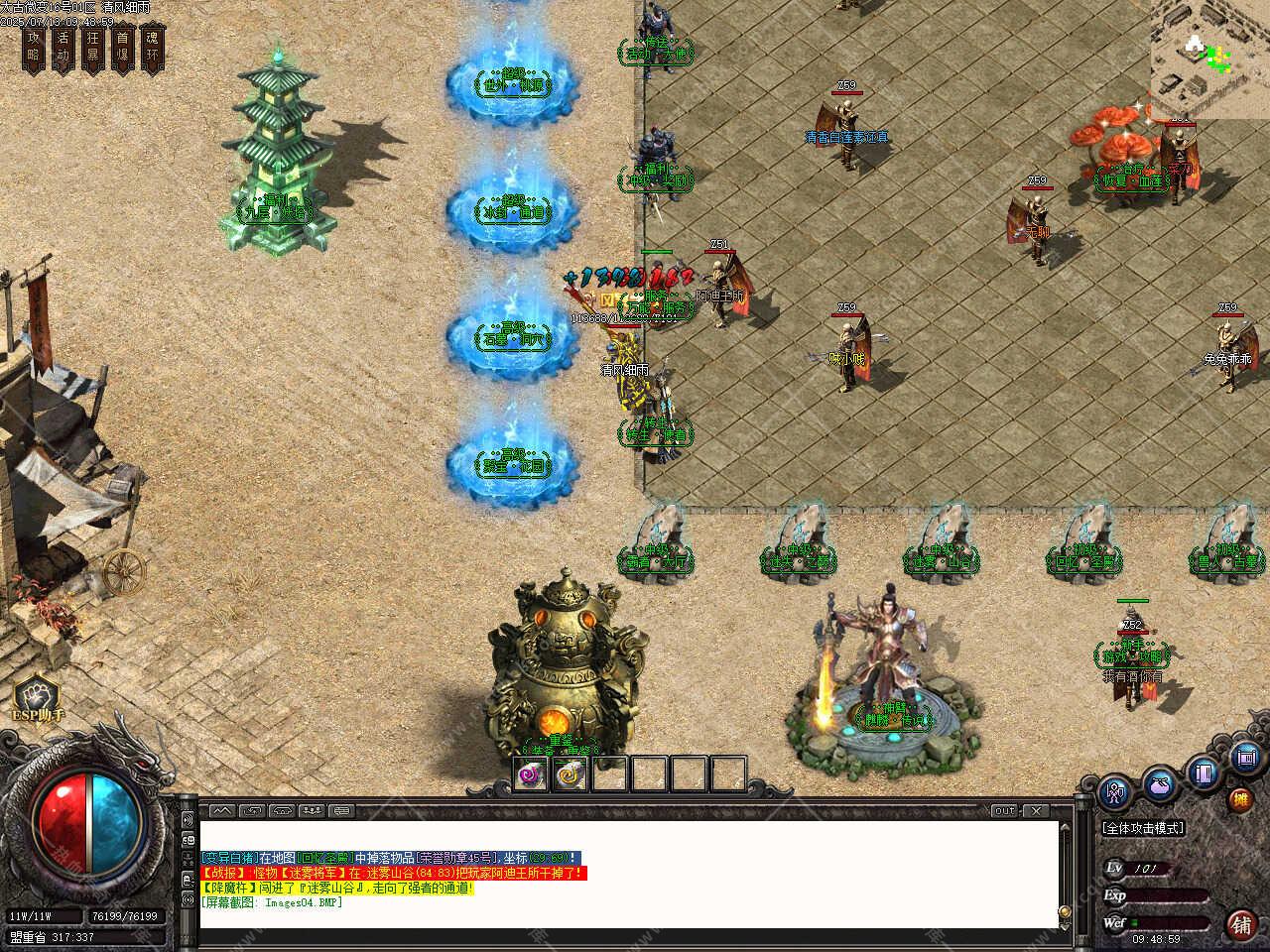Open the 魂环 soul ring banner
Screen dimensions: 1270x952
tap(153, 48)
